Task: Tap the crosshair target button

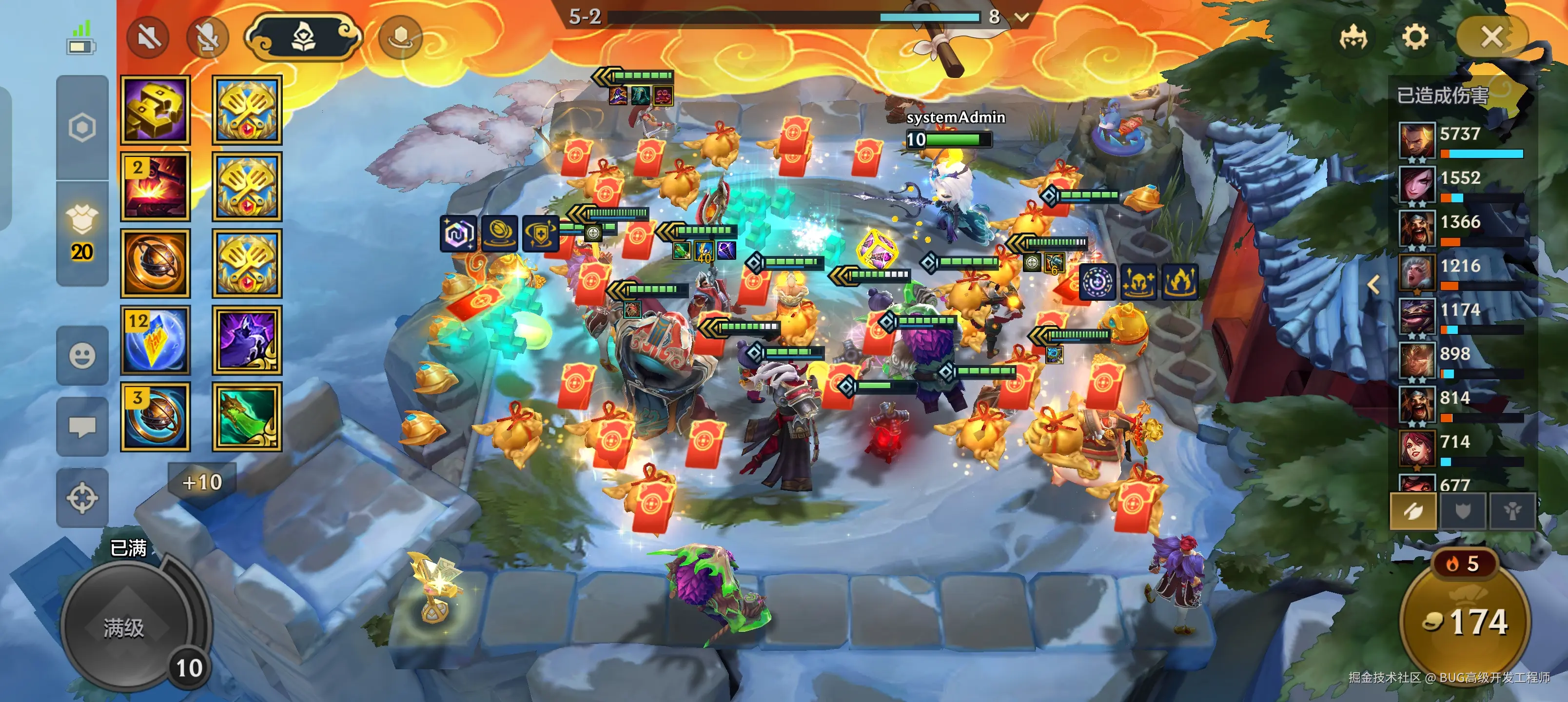Action: (x=82, y=498)
